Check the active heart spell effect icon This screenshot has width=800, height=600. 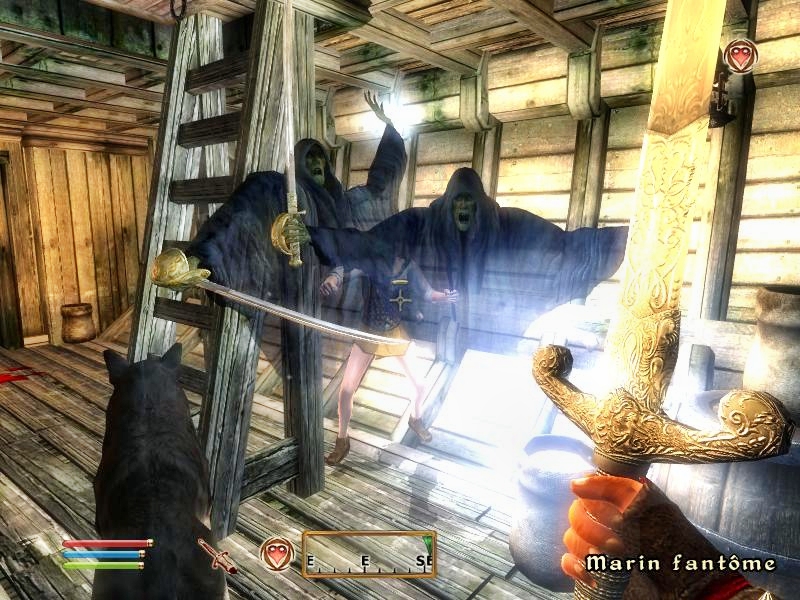(740, 55)
